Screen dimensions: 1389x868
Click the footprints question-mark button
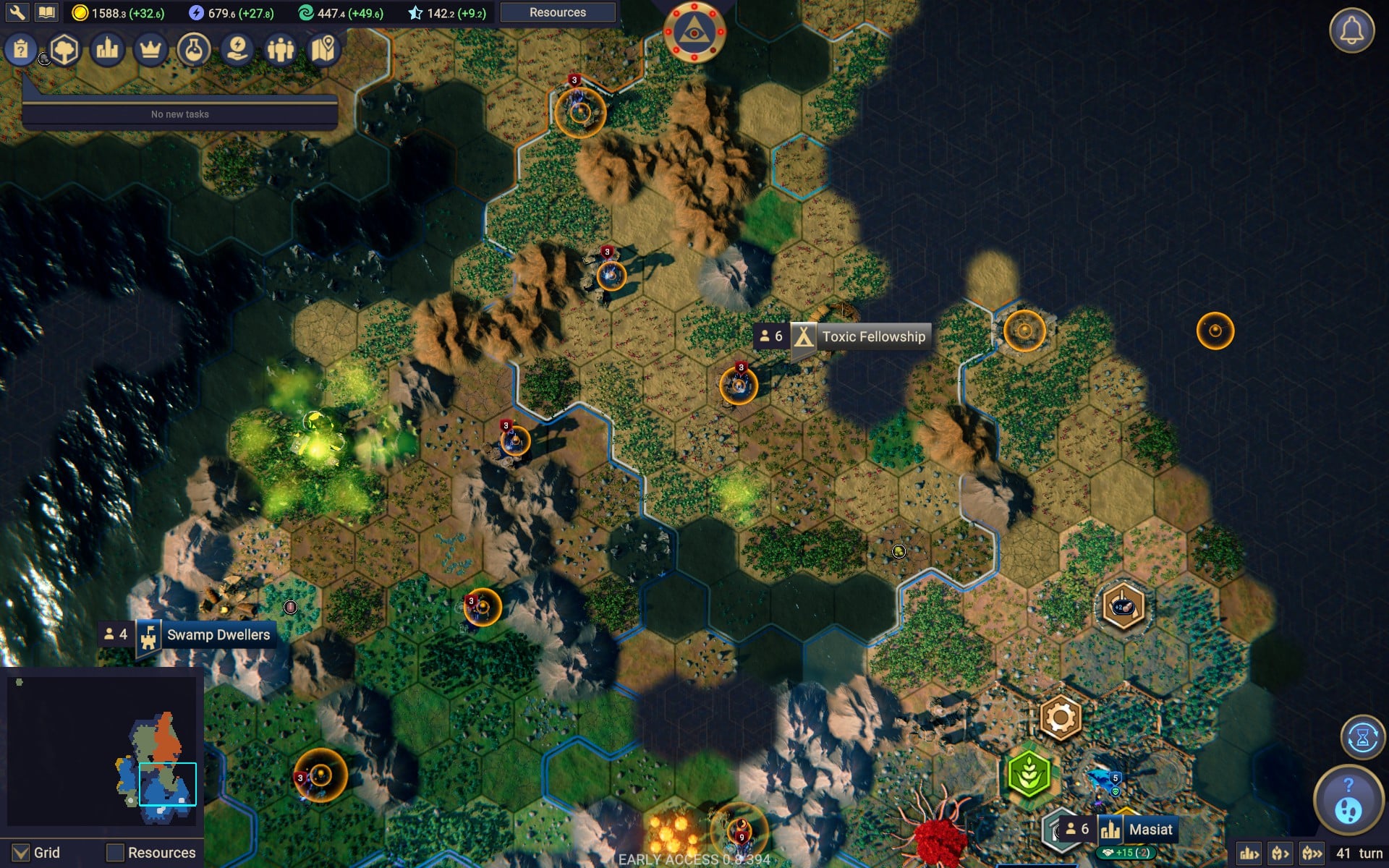[1348, 799]
